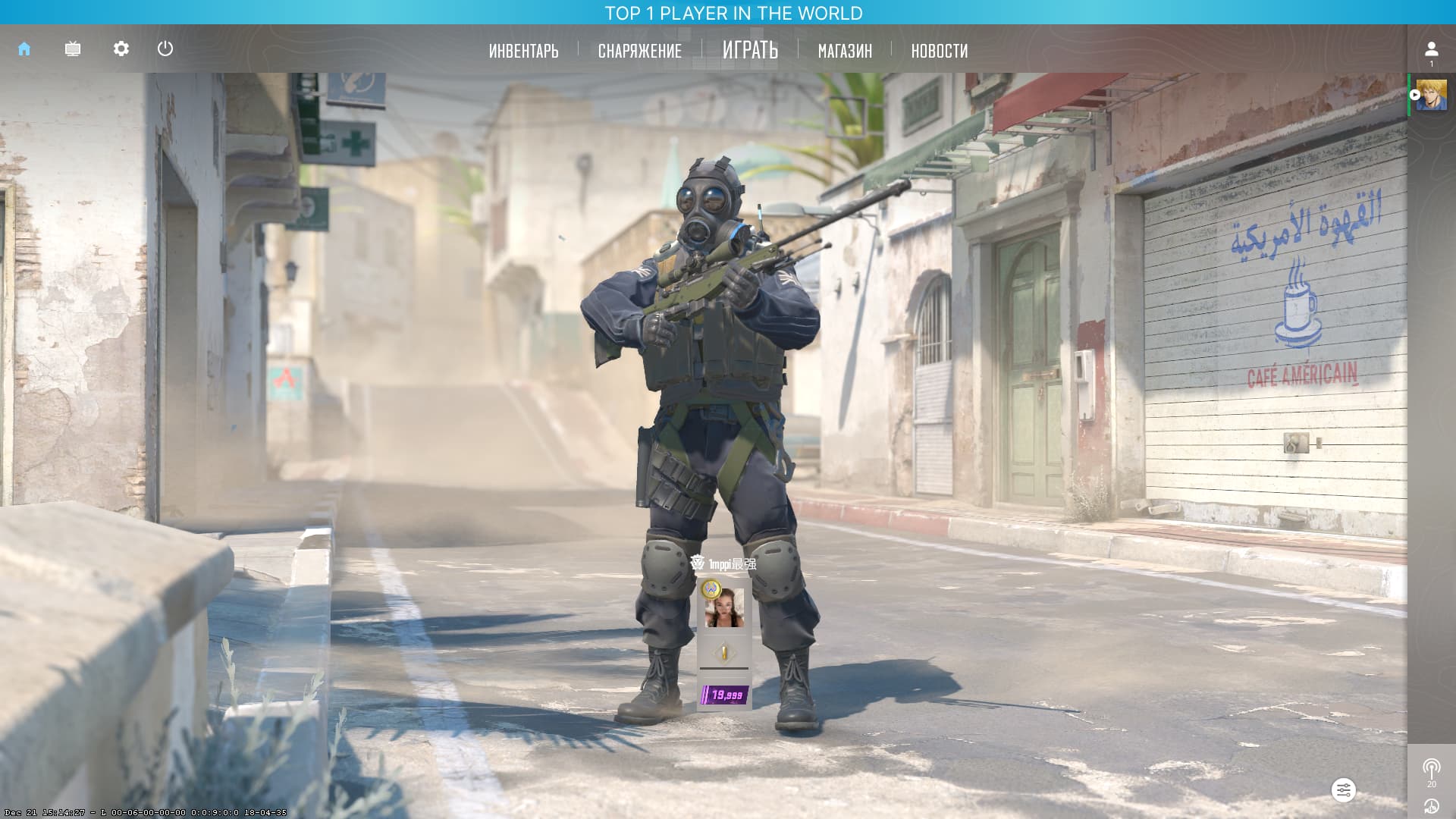Open settings with the gear icon
Screen dimensions: 1456x819
pos(121,49)
